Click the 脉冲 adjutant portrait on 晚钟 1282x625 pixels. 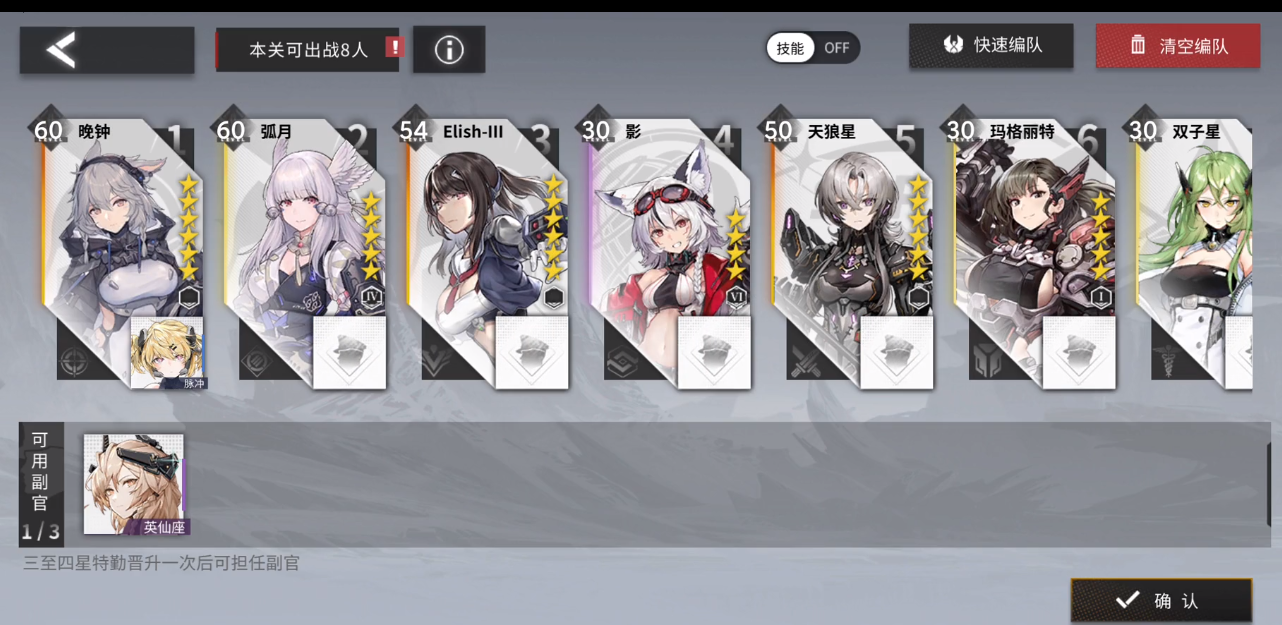point(167,352)
